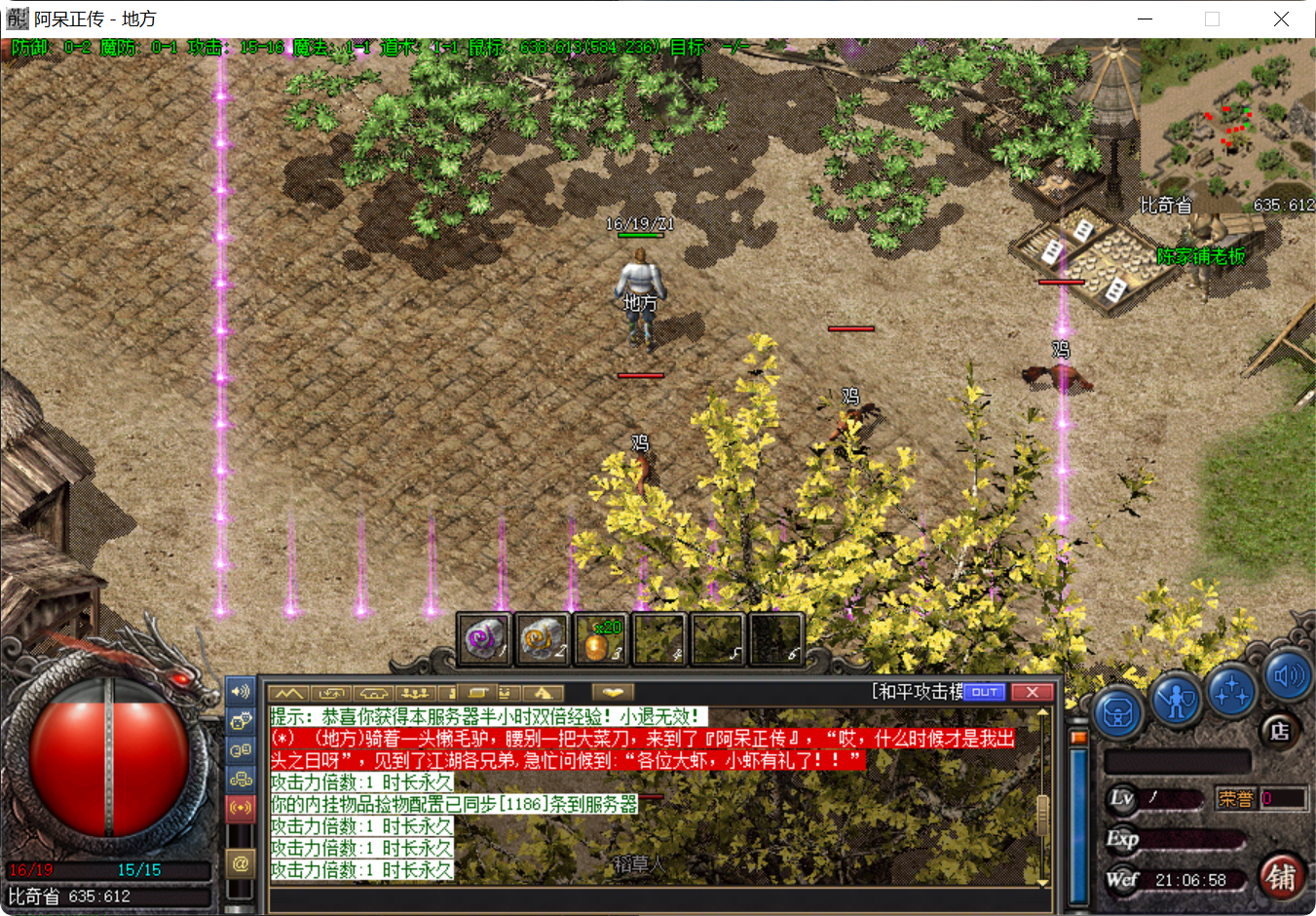Open the 店 shop round button
The image size is (1316, 916).
coord(1279,729)
